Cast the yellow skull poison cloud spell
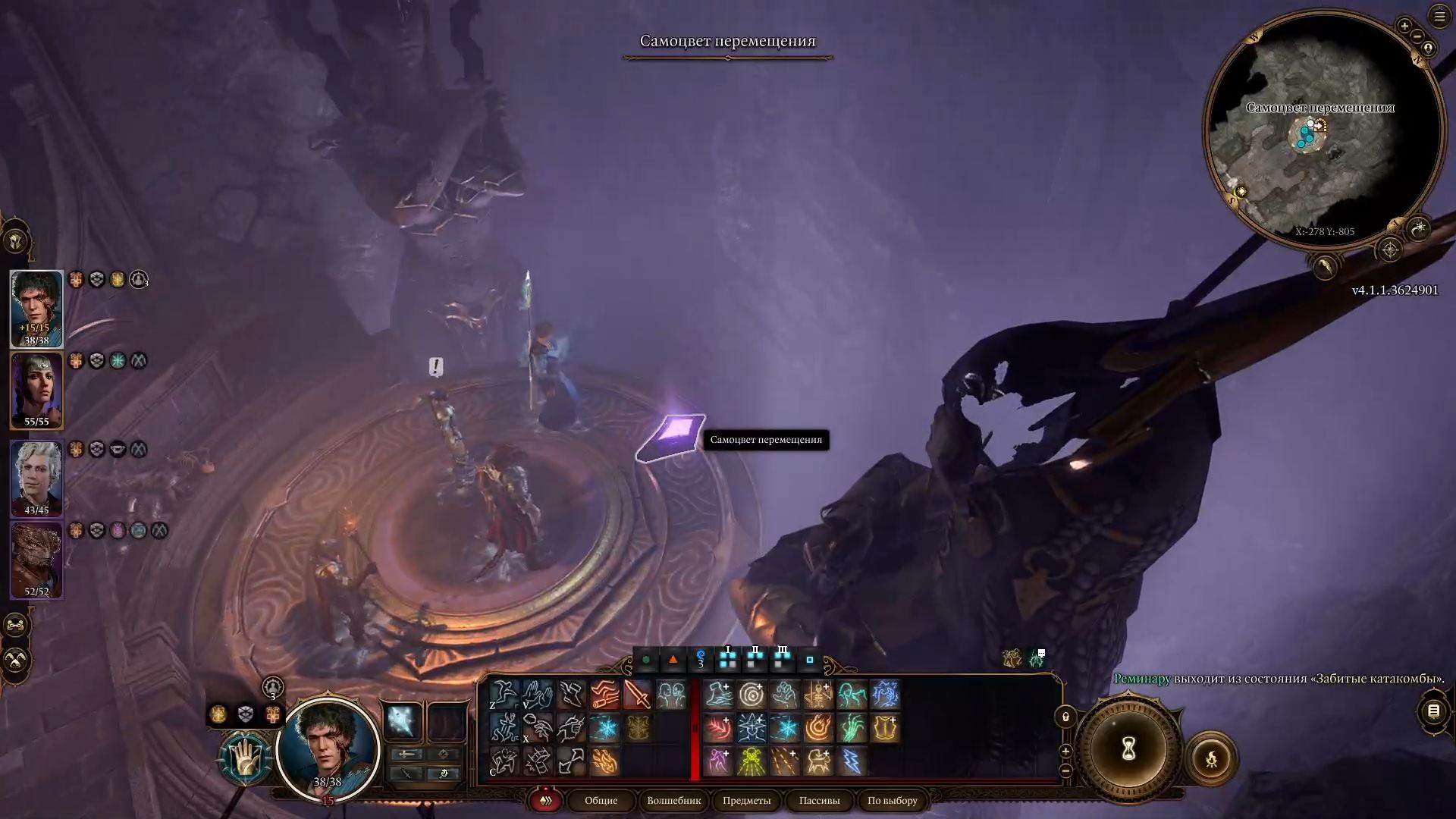Viewport: 1456px width, 819px height. [752, 761]
